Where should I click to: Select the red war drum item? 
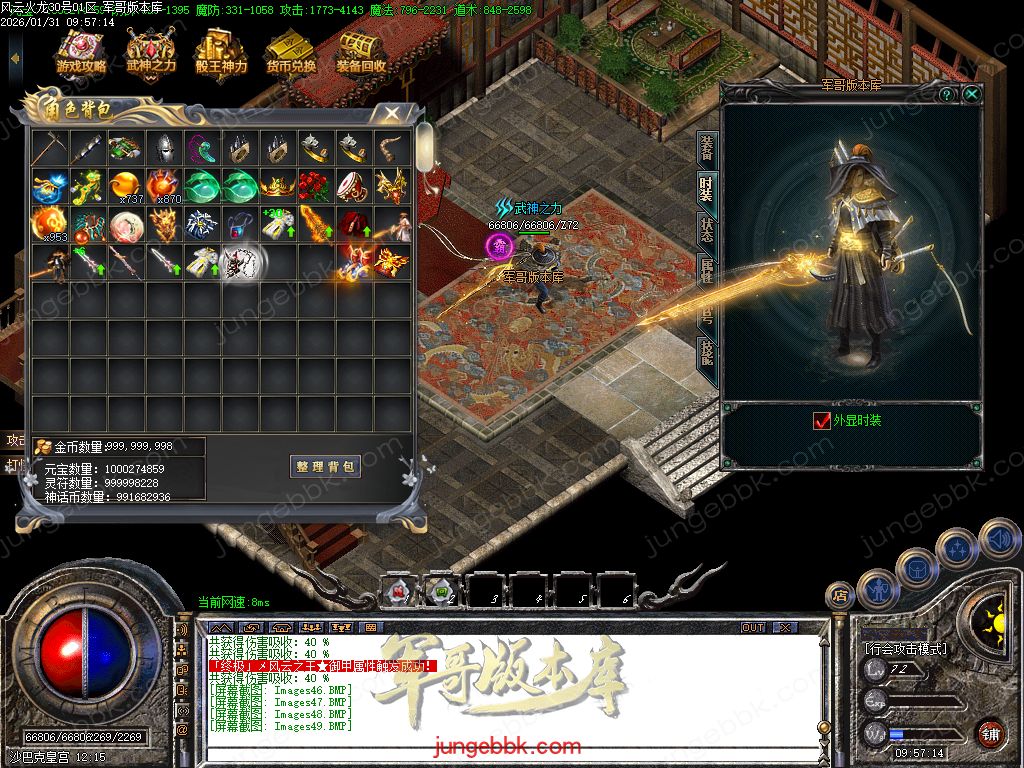354,187
